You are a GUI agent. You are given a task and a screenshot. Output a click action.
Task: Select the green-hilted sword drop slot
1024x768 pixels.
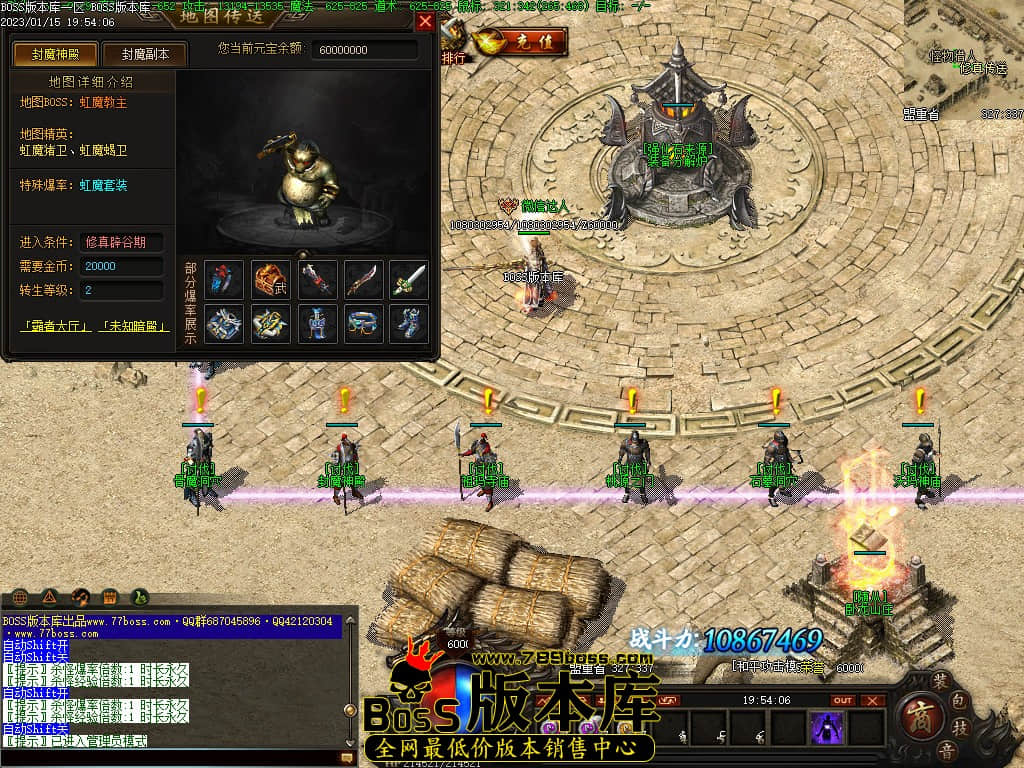pos(409,280)
